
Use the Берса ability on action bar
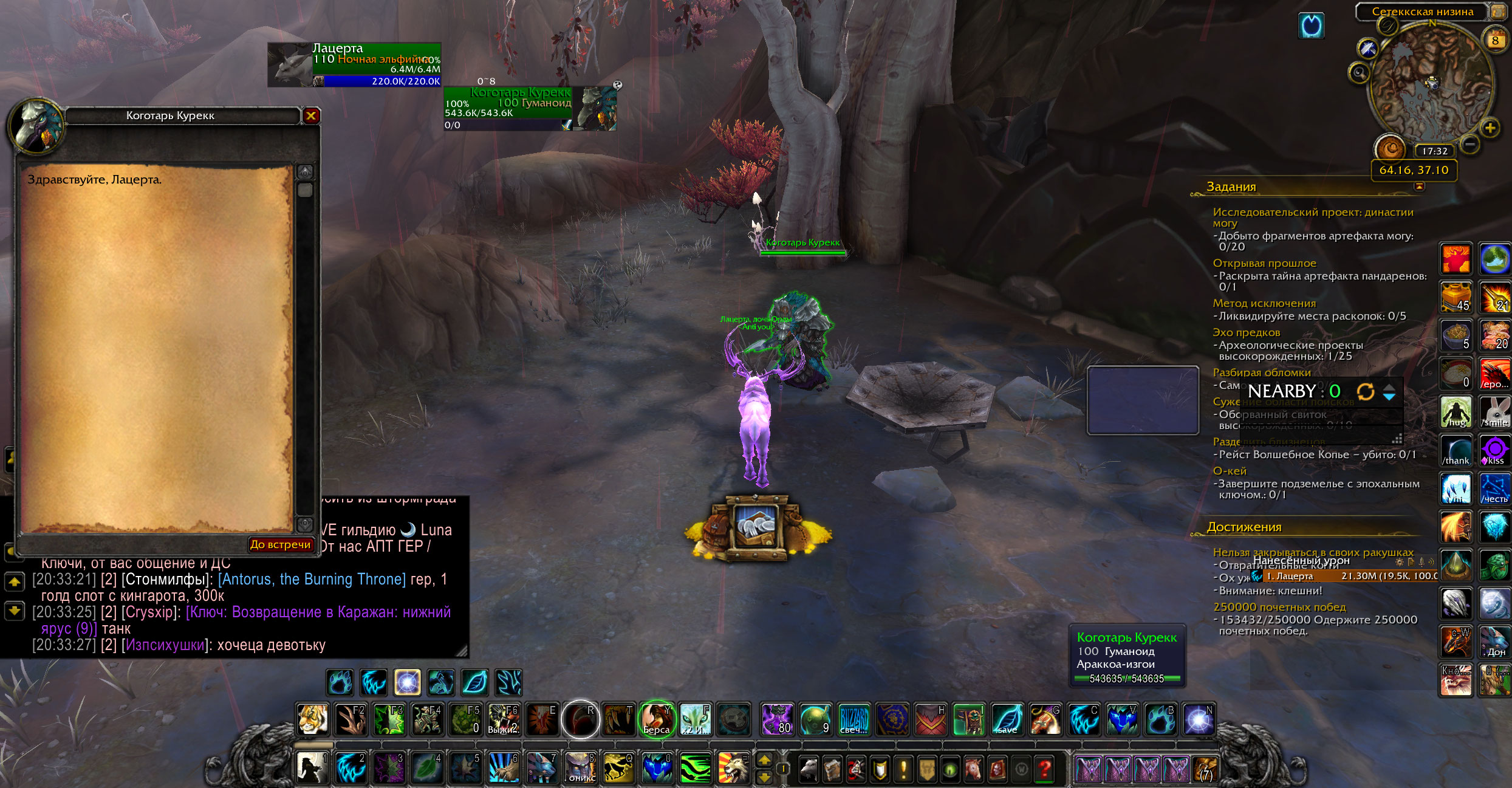657,719
